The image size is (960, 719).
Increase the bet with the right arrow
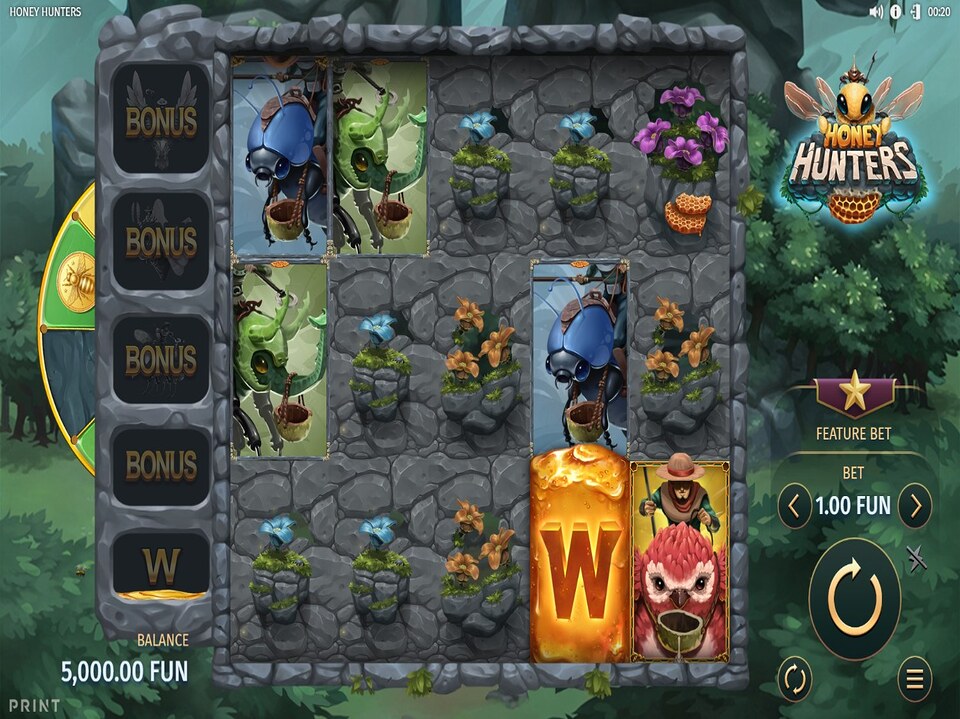[x=914, y=507]
